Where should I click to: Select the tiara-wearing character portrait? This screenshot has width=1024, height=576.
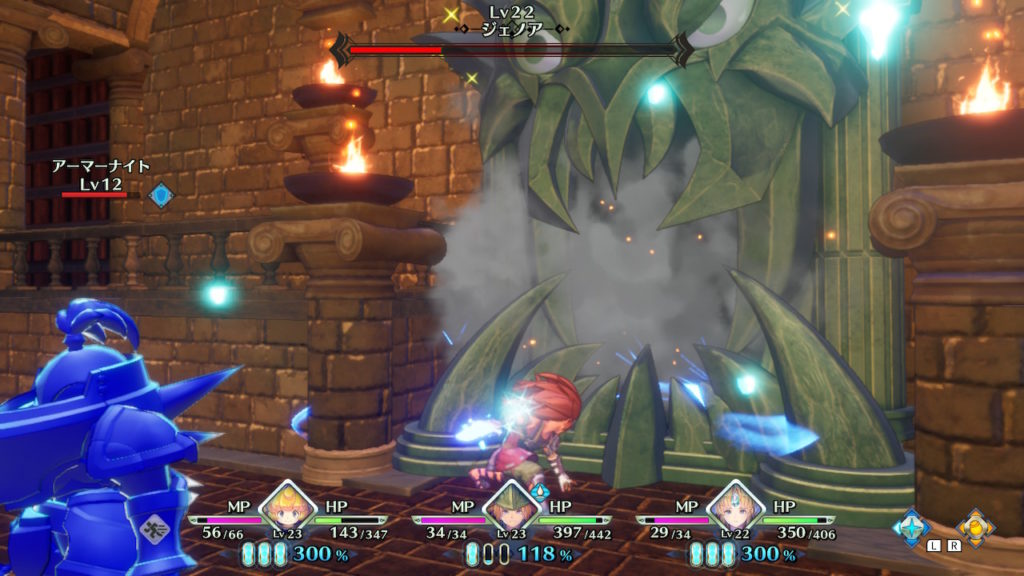[x=735, y=511]
